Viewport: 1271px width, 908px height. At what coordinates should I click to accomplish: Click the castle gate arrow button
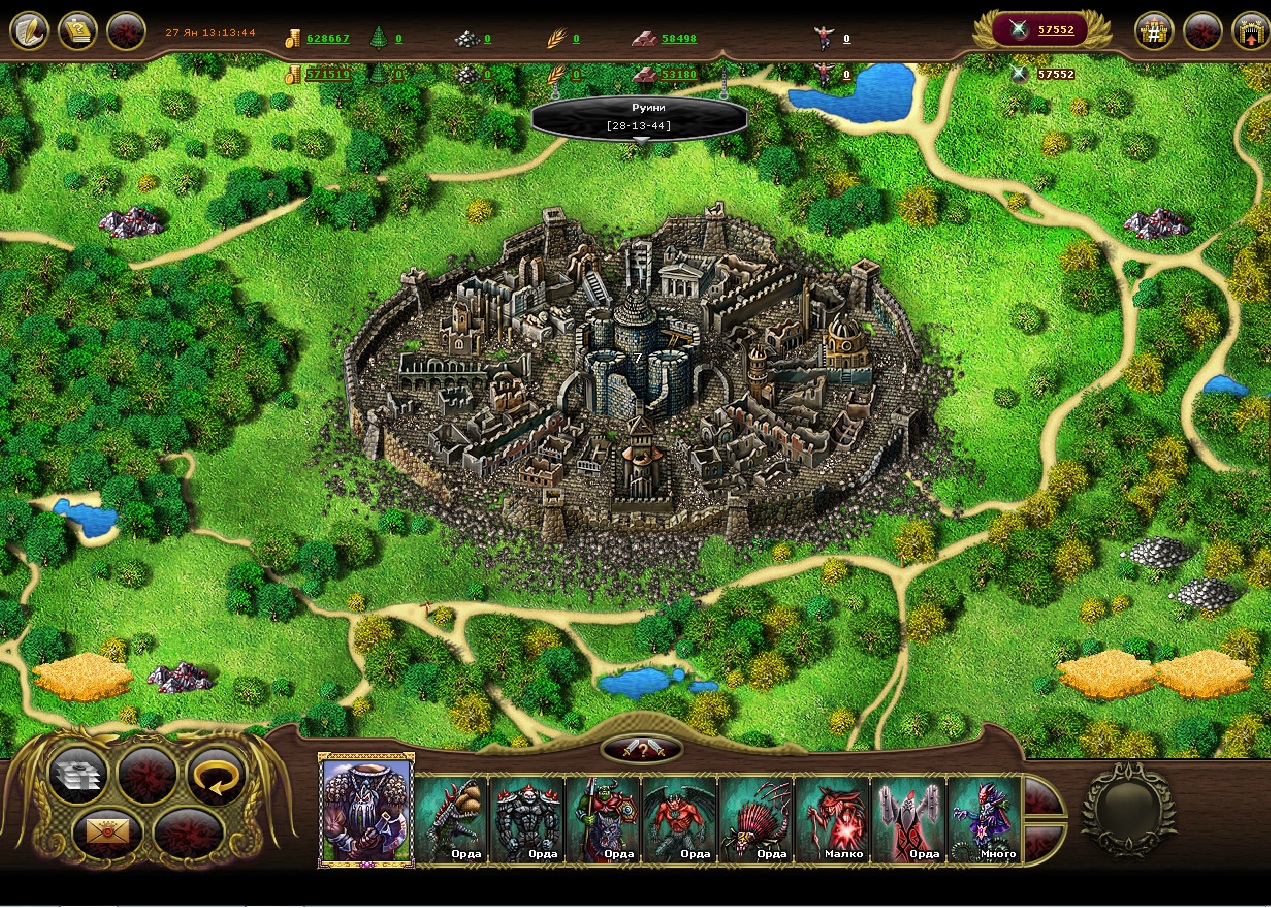tap(1250, 31)
